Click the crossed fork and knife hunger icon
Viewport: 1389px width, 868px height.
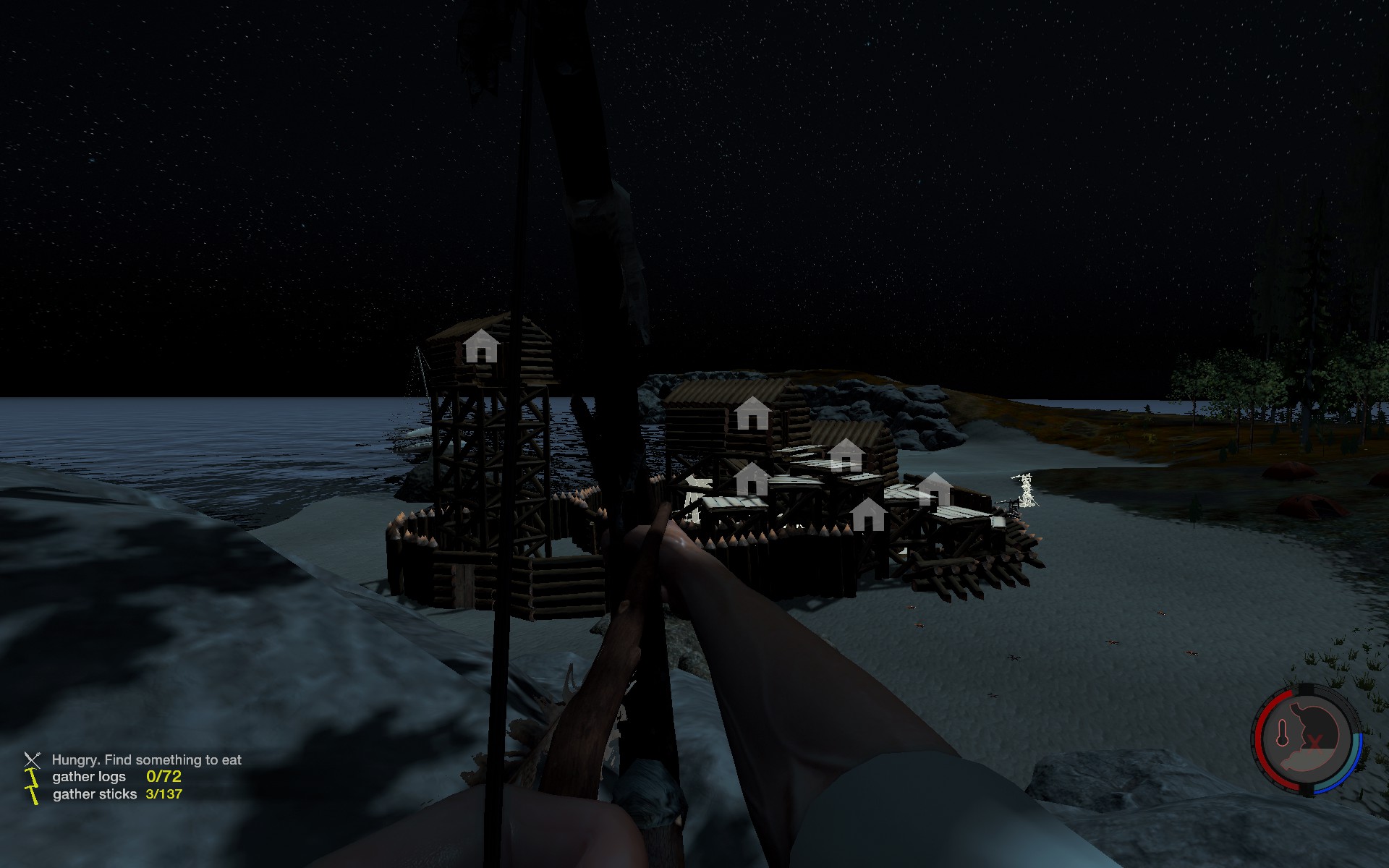(x=33, y=759)
